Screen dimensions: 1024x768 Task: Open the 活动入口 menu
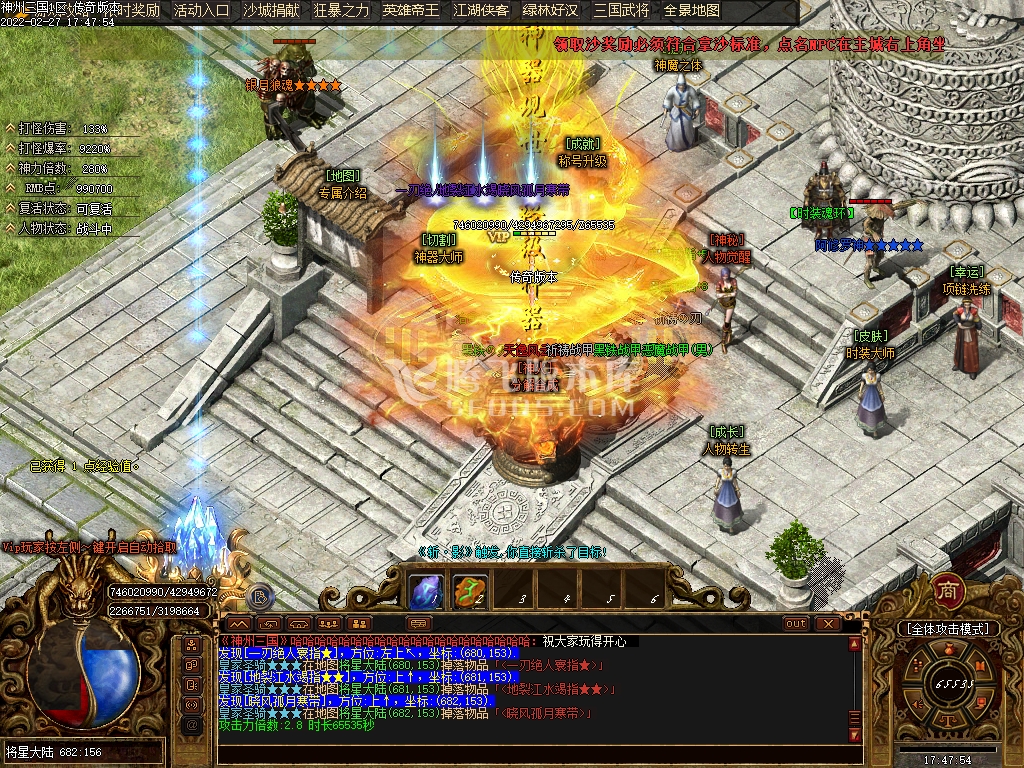(201, 11)
